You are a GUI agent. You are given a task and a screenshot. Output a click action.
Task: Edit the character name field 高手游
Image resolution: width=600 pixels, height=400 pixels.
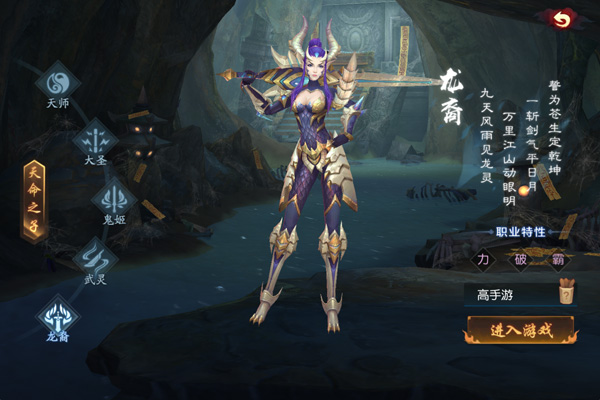[x=507, y=294]
